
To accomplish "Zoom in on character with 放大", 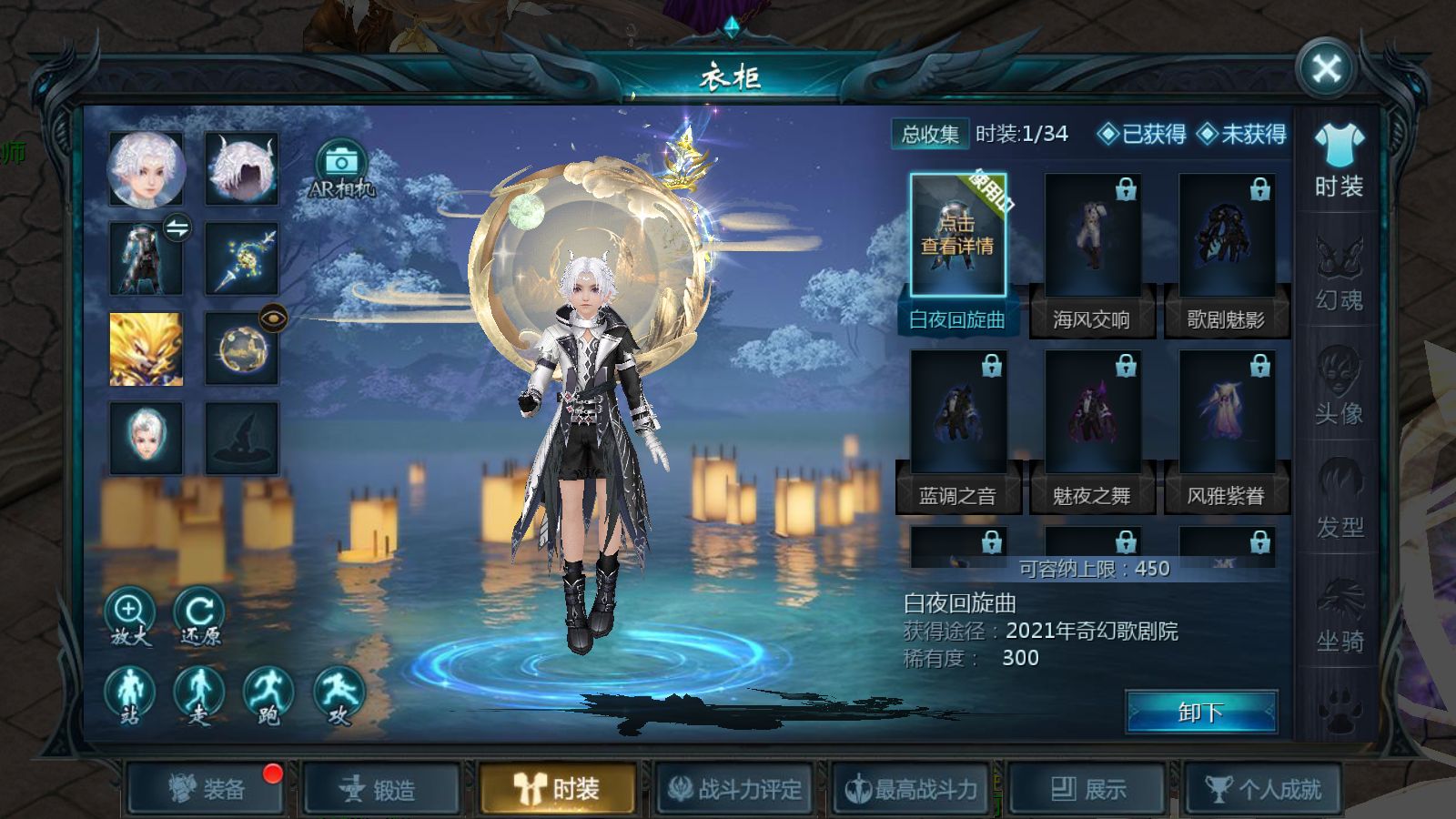I will 130,617.
